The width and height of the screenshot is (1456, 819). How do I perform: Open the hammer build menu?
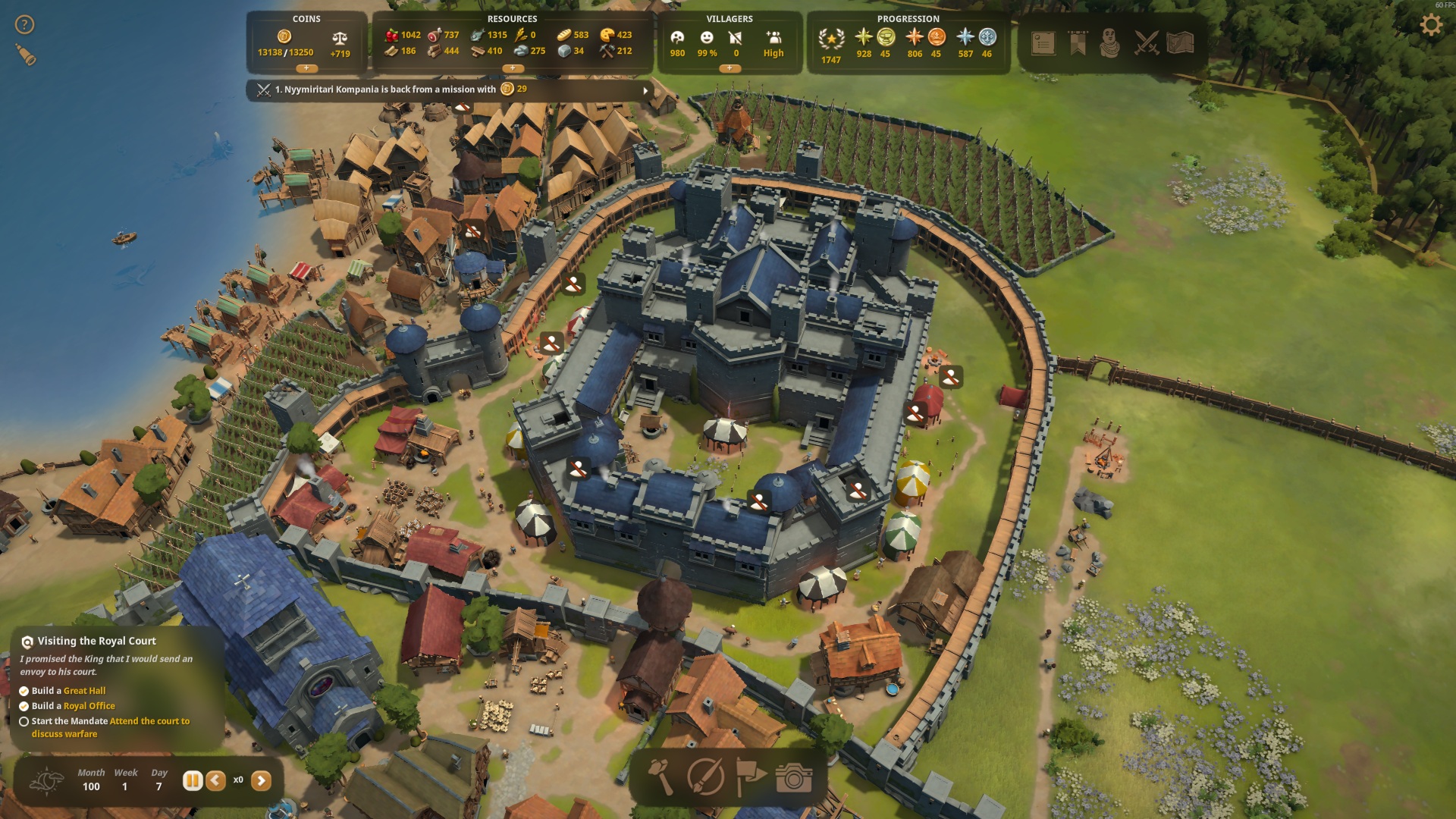click(x=661, y=777)
